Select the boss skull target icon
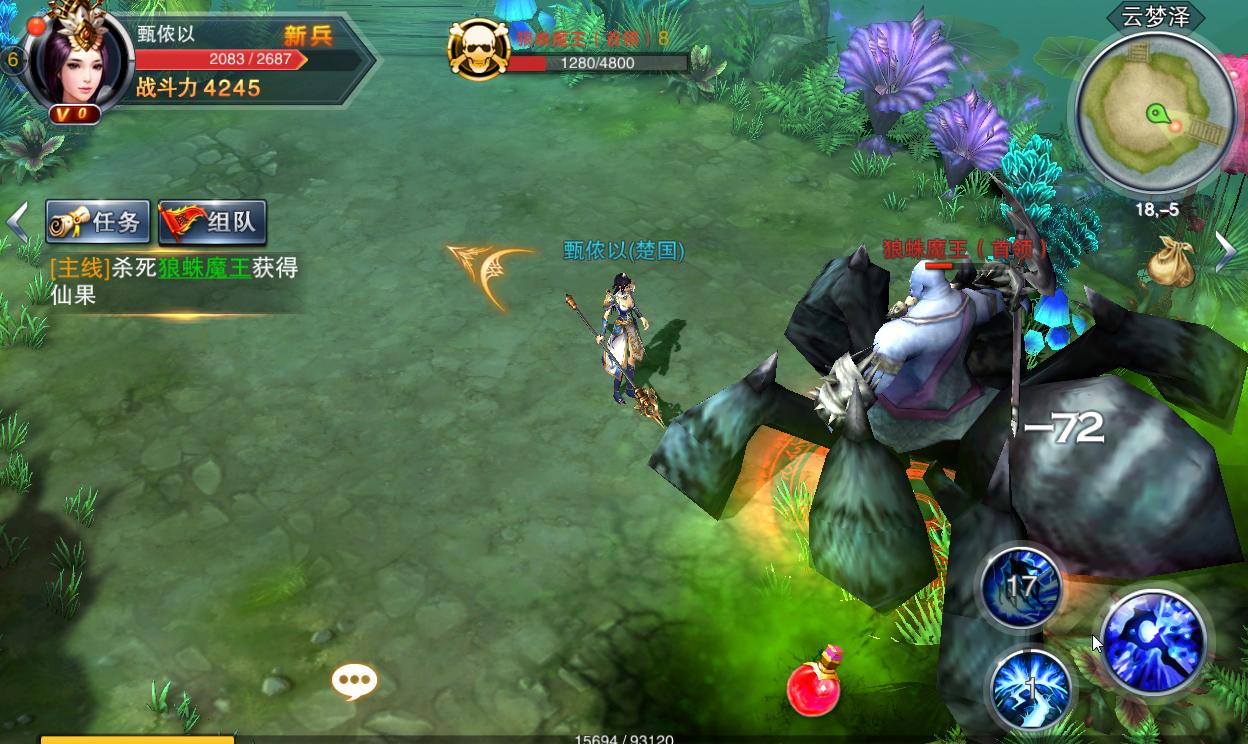The width and height of the screenshot is (1248, 744). [478, 49]
